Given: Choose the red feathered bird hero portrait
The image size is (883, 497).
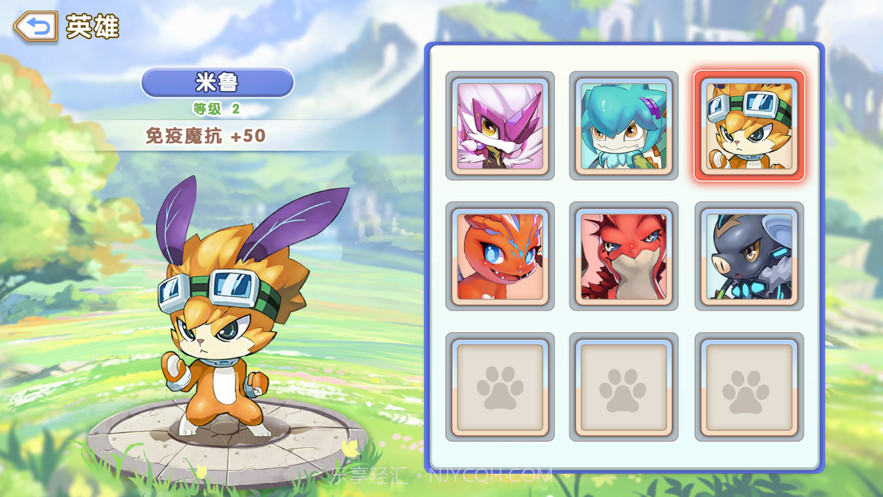Looking at the screenshot, I should pyautogui.click(x=624, y=256).
